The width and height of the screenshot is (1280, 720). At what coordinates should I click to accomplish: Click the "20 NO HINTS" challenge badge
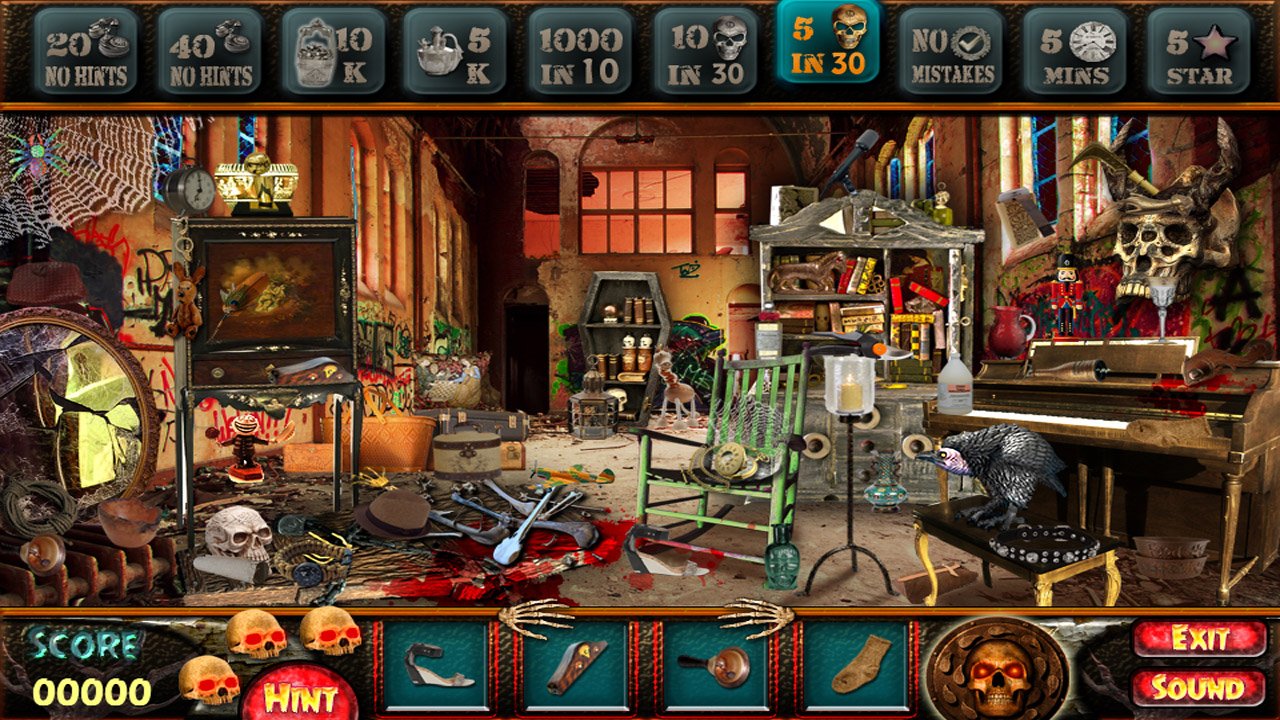[x=85, y=48]
